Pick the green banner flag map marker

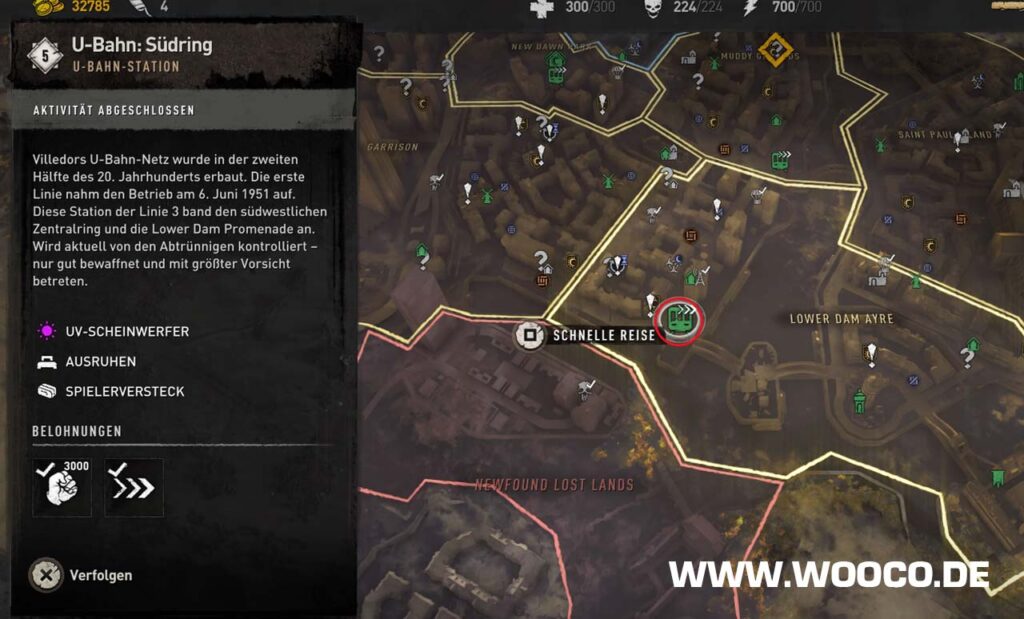point(997,478)
